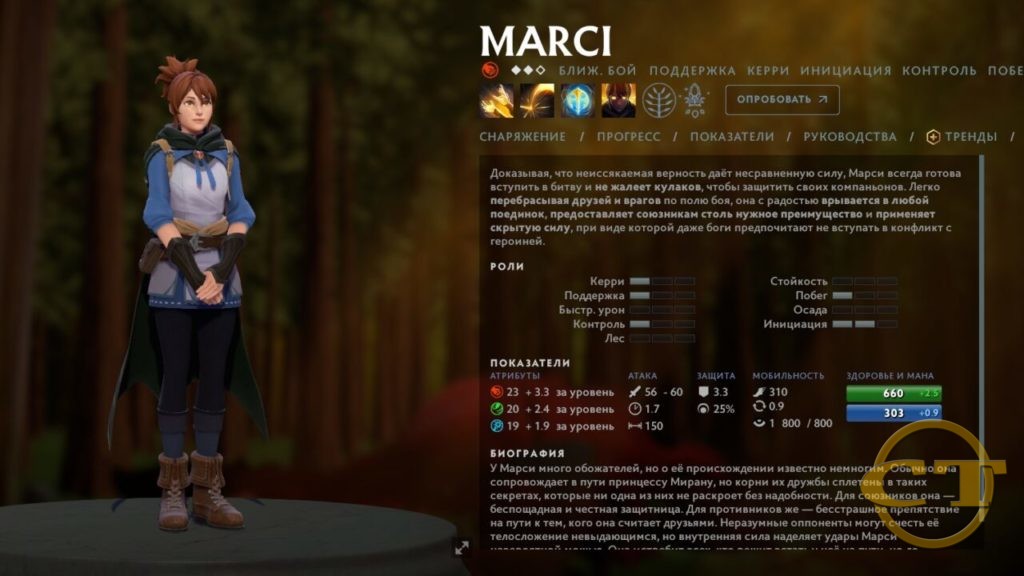The height and width of the screenshot is (576, 1024).
Task: Open the talent tree icon
Action: point(658,100)
